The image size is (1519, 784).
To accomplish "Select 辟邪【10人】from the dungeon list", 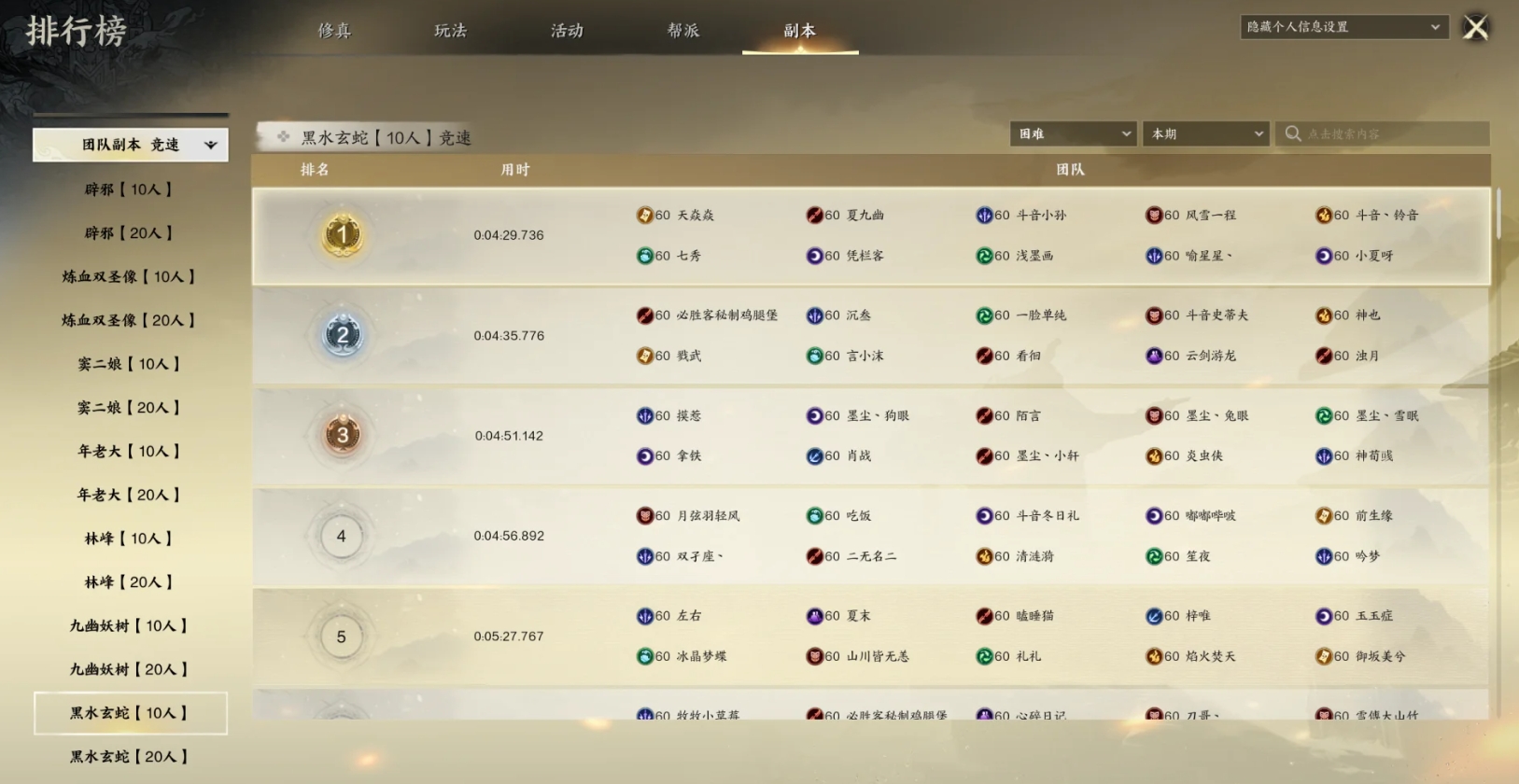I will coord(129,189).
